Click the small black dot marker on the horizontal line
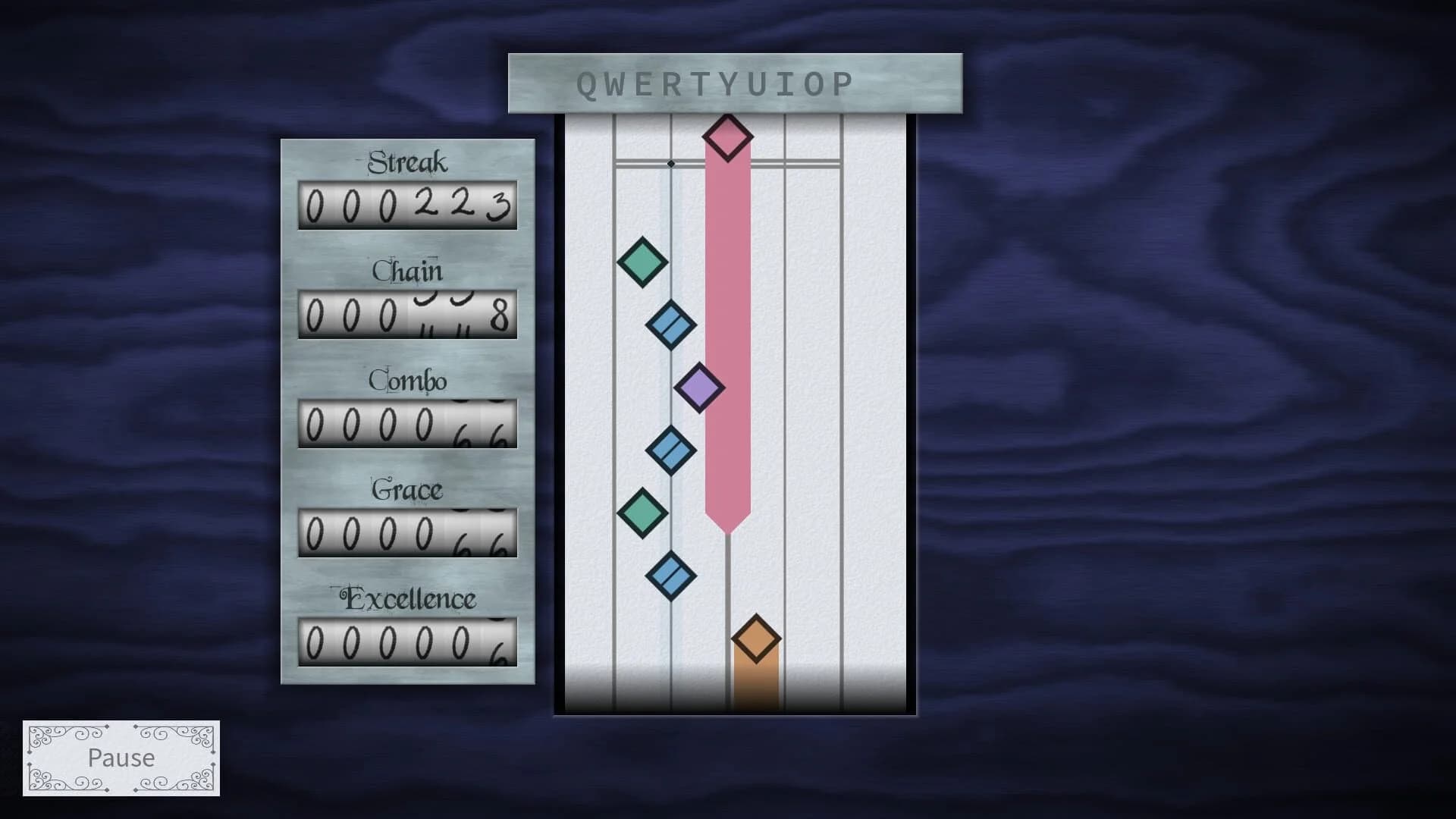This screenshot has width=1456, height=819. tap(670, 162)
